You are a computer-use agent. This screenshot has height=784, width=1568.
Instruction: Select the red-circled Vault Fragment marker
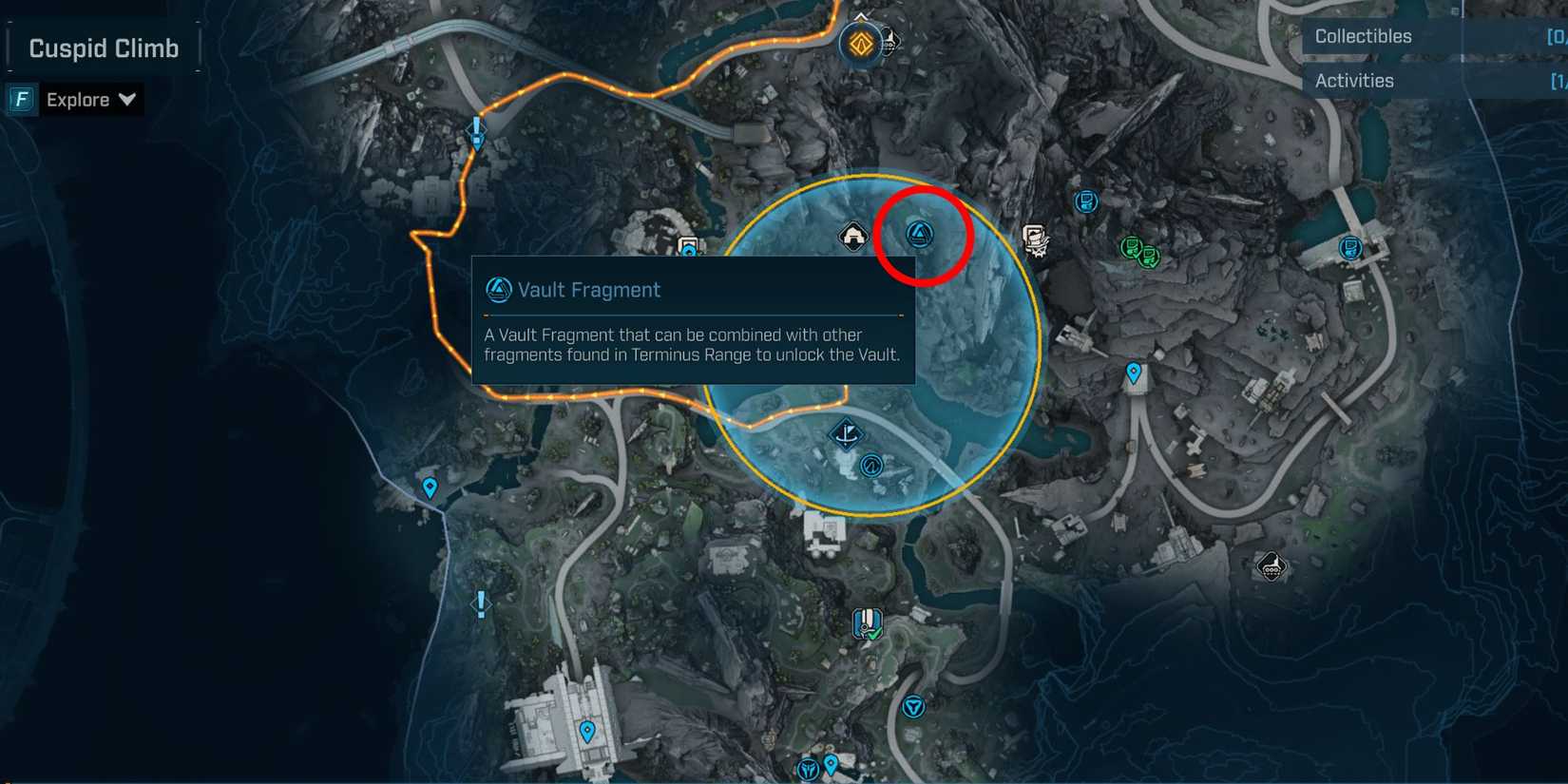click(x=920, y=236)
